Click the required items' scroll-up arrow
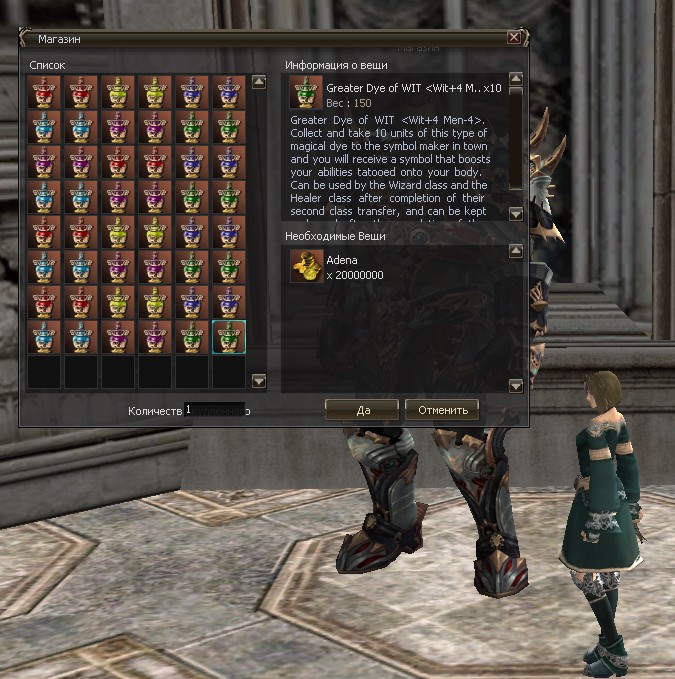 tap(516, 252)
